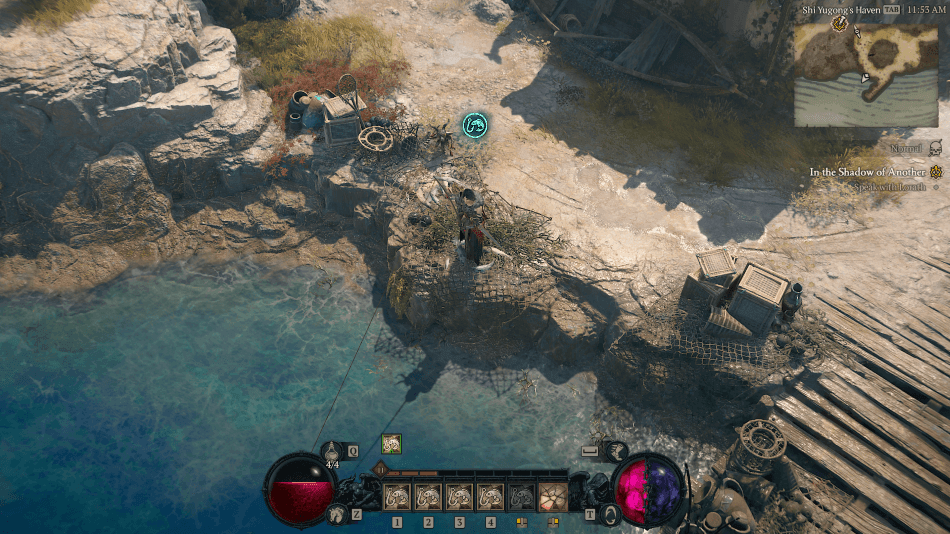Trigger the footprint evade icon
950x534 pixels.
pos(337,514)
